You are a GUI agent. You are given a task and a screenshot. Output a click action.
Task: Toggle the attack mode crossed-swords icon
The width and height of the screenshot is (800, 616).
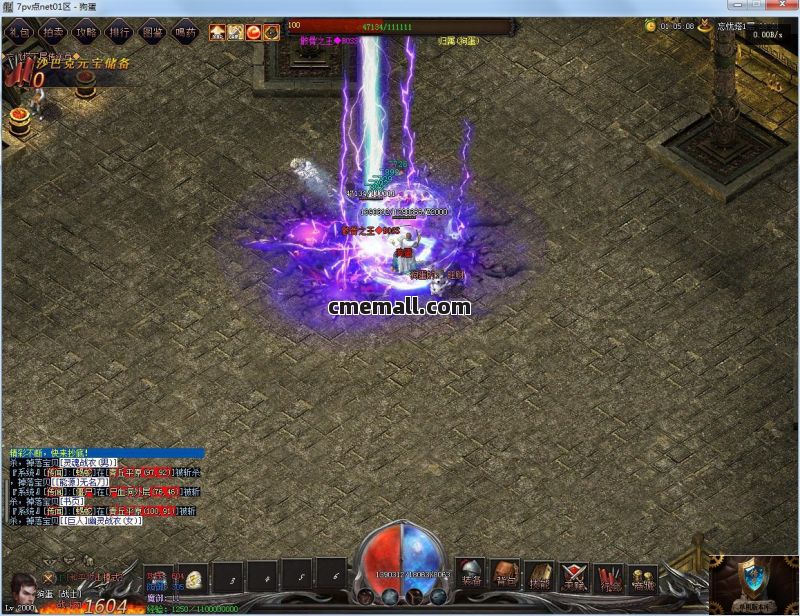pyautogui.click(x=47, y=577)
